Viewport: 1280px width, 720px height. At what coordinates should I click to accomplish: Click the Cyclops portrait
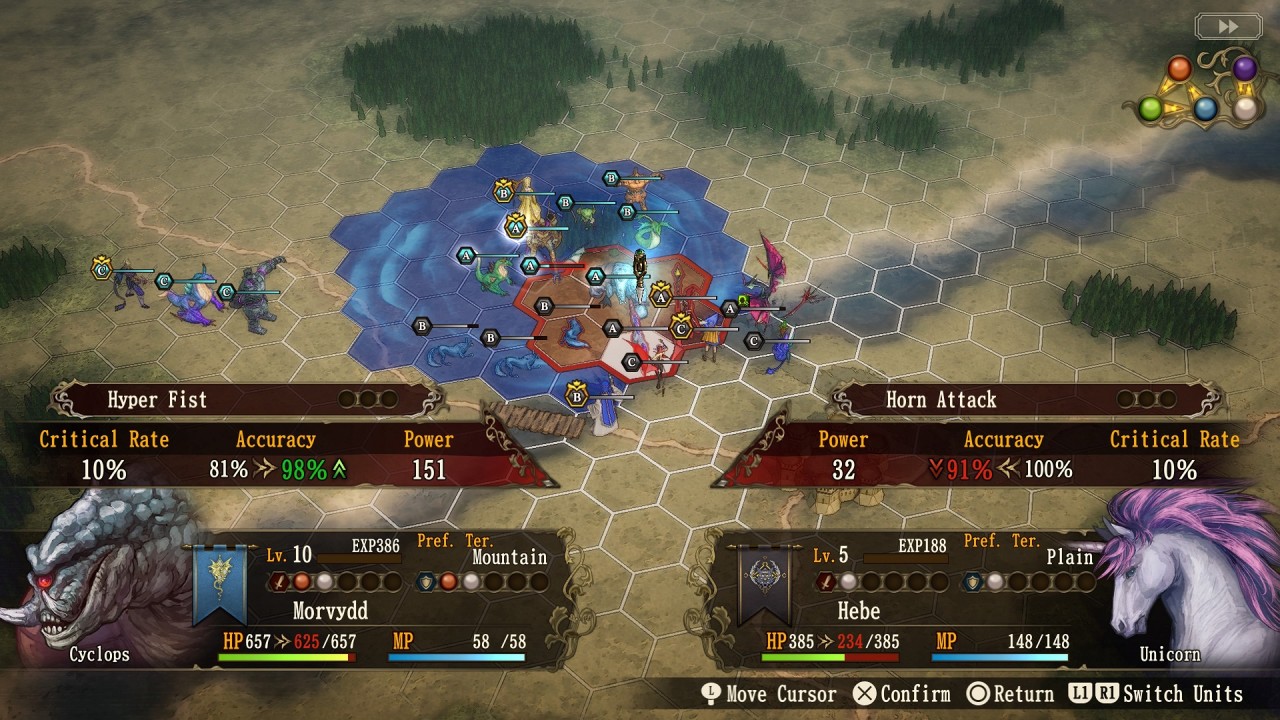95,580
